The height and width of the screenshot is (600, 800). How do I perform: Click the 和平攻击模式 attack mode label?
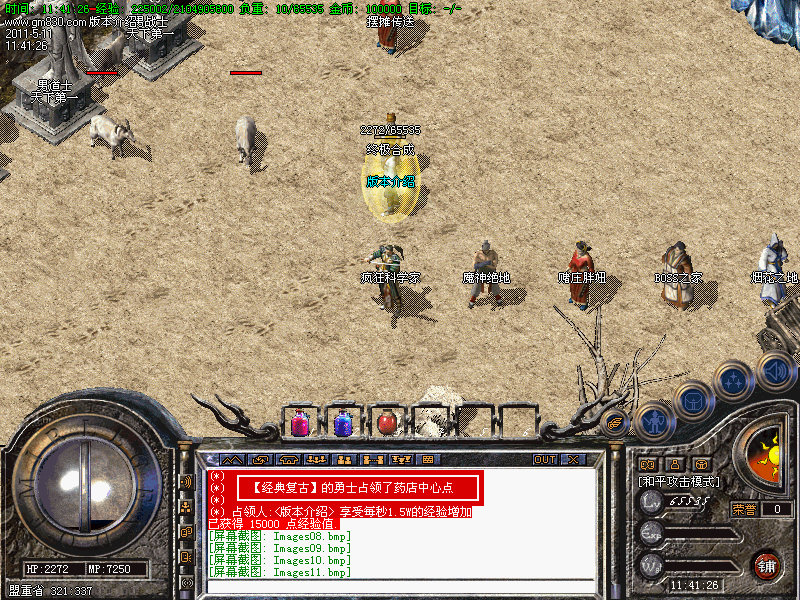680,482
